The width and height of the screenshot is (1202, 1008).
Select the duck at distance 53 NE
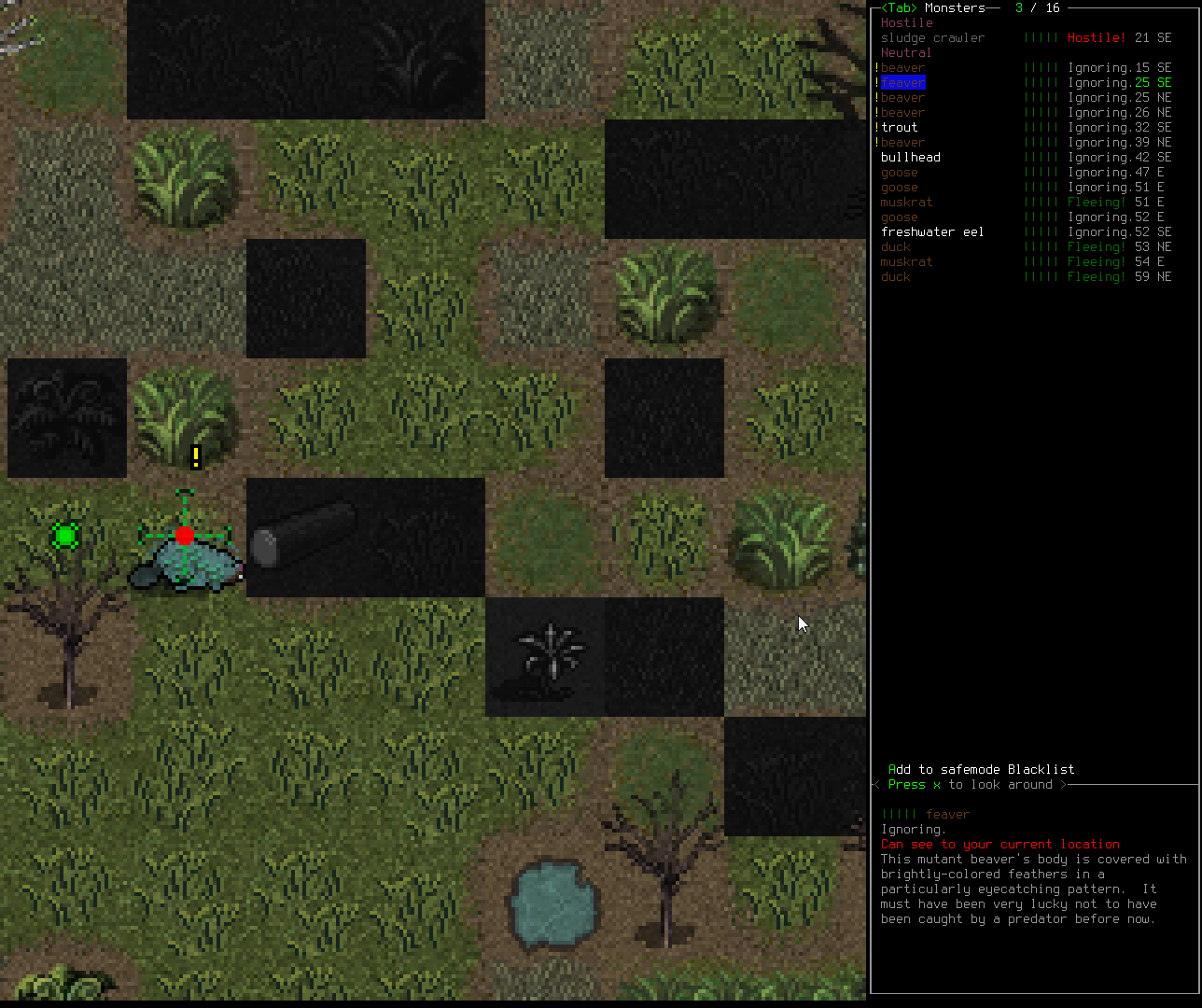tap(895, 247)
